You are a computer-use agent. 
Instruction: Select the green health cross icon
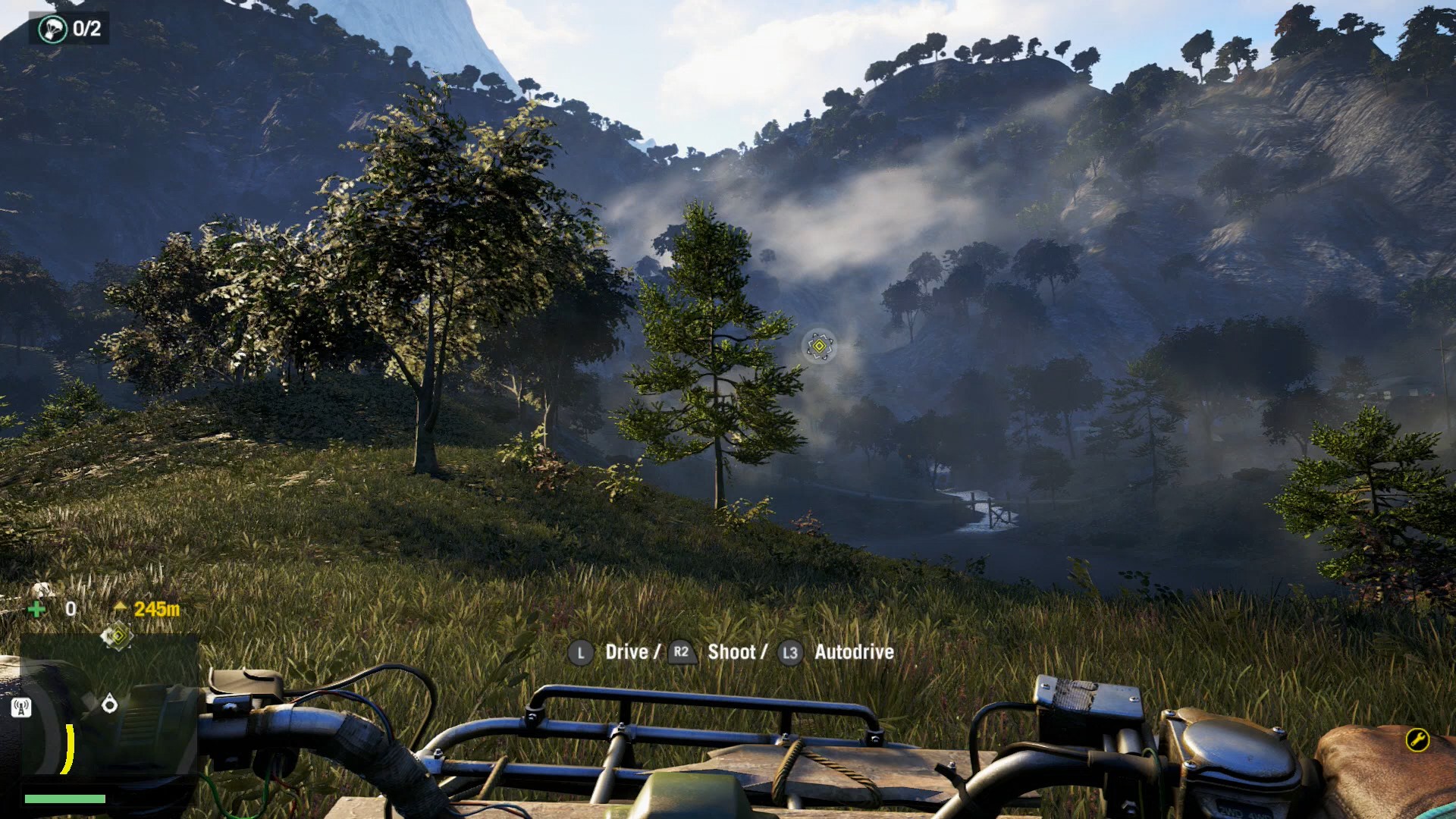pos(37,608)
